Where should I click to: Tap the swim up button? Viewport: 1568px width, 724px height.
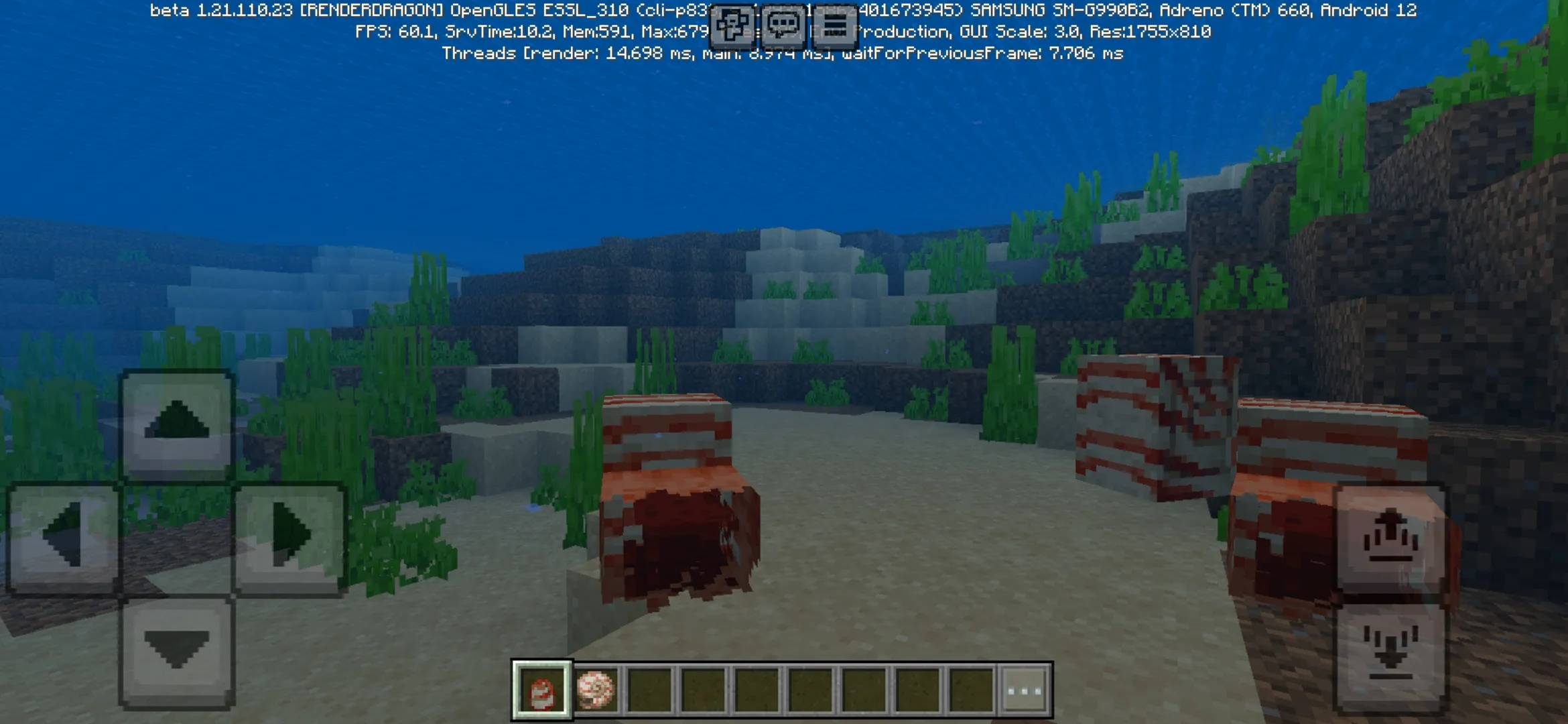pyautogui.click(x=1390, y=538)
